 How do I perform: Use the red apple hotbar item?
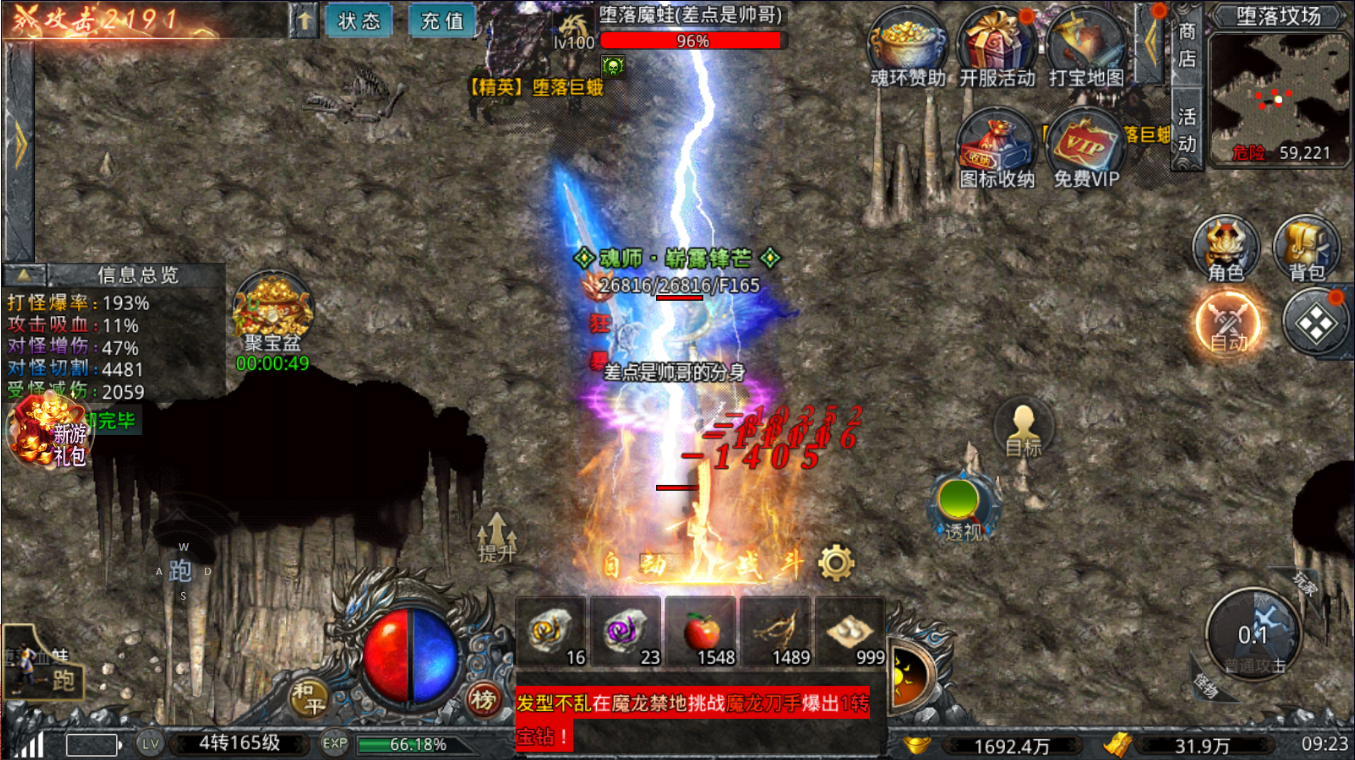(x=700, y=632)
